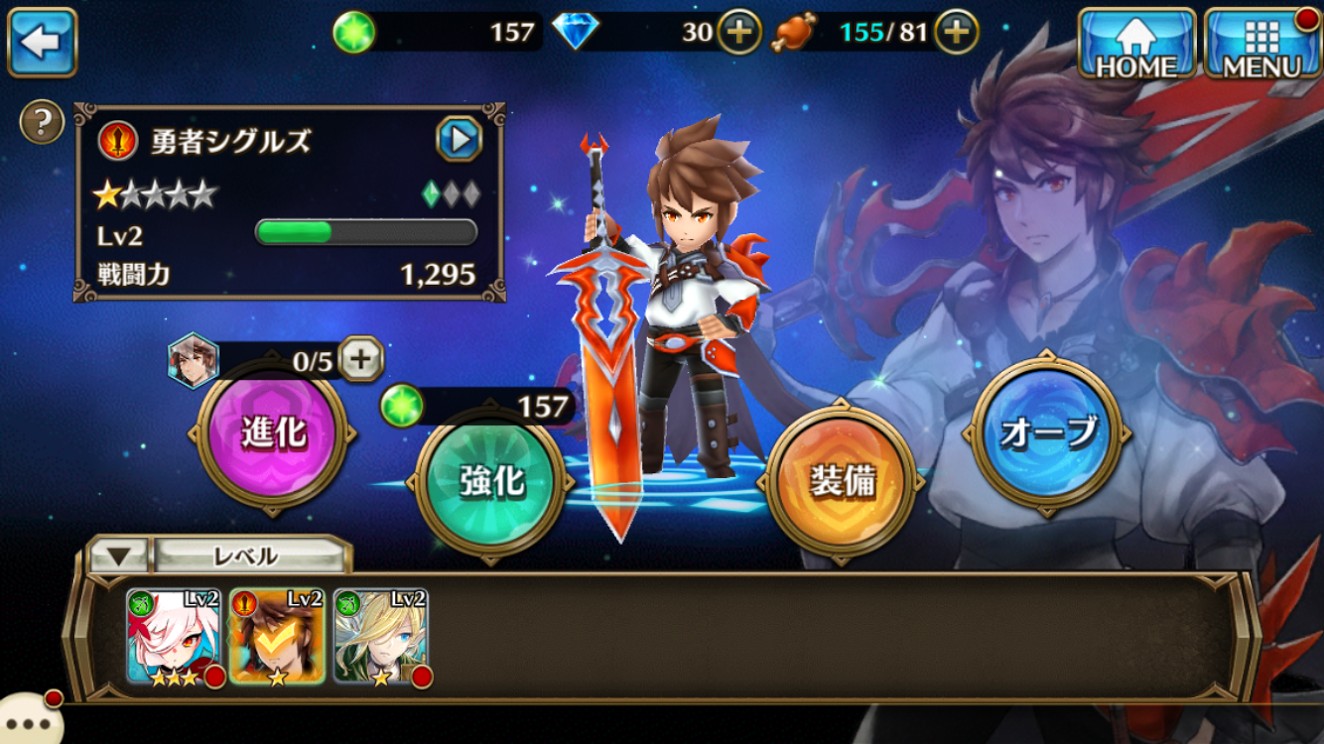Open the question mark help
This screenshot has width=1324, height=744.
[42, 123]
